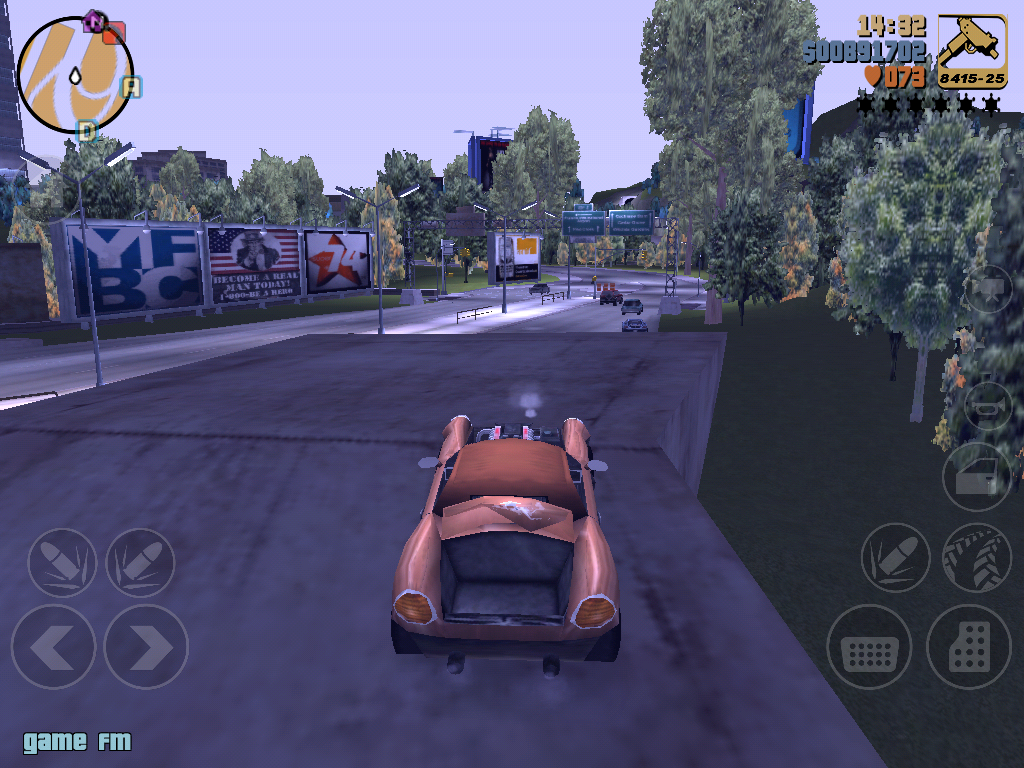The image size is (1024, 768).
Task: Accelerate with the tall gas pedal button
Action: pos(968,647)
